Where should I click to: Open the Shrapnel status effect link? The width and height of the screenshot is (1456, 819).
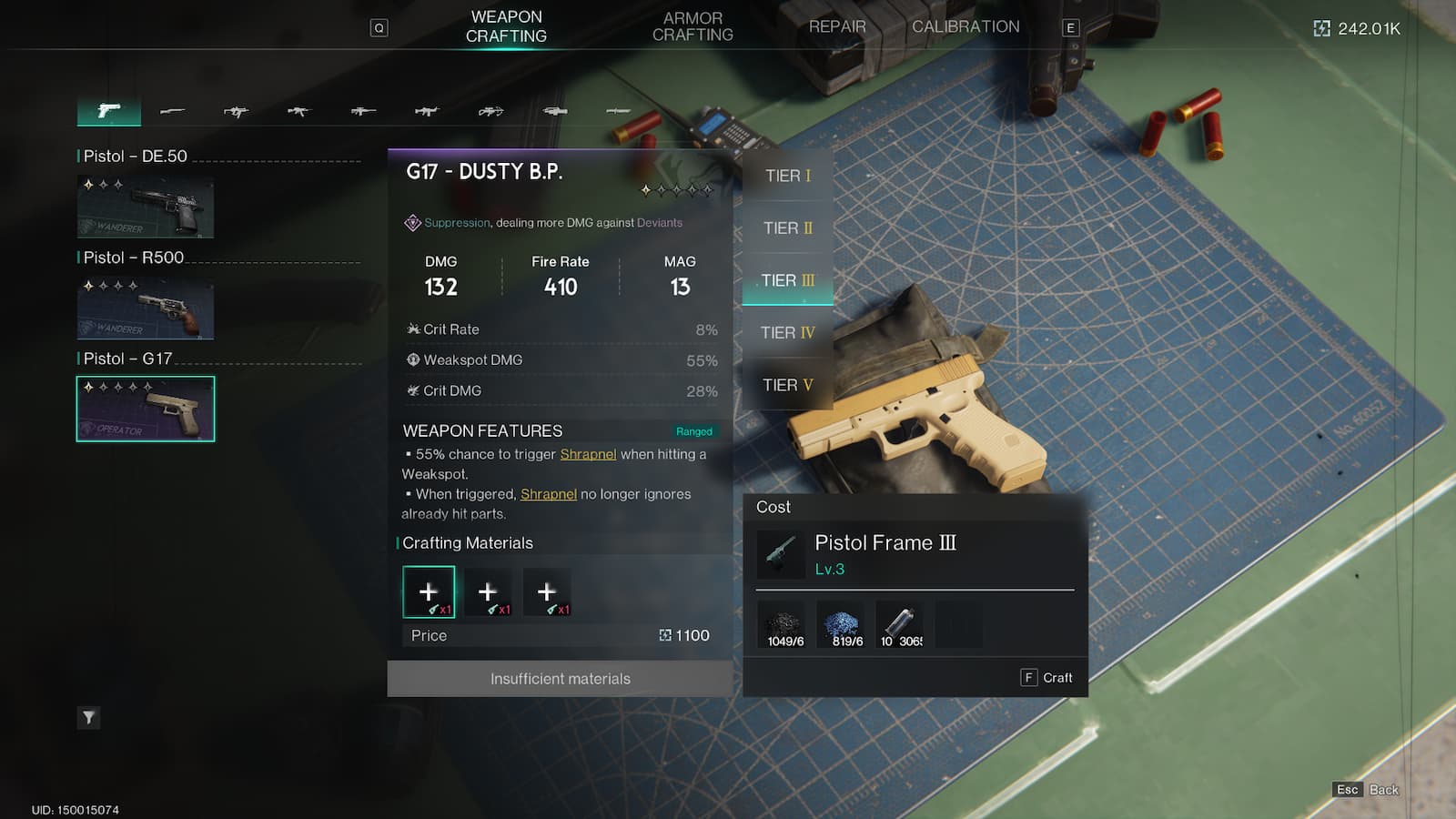point(588,454)
